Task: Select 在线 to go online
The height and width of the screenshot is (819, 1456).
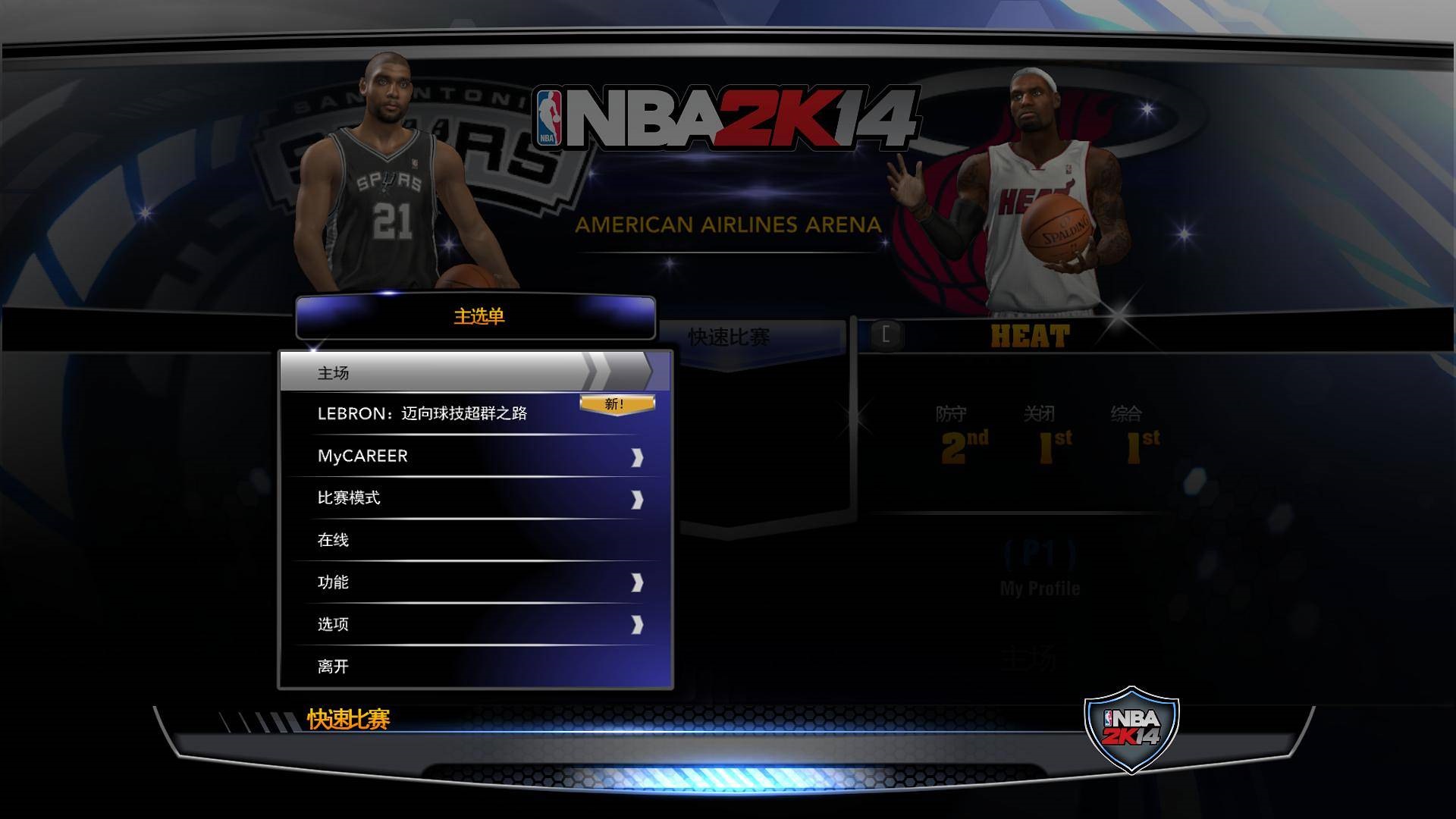Action: [x=334, y=540]
